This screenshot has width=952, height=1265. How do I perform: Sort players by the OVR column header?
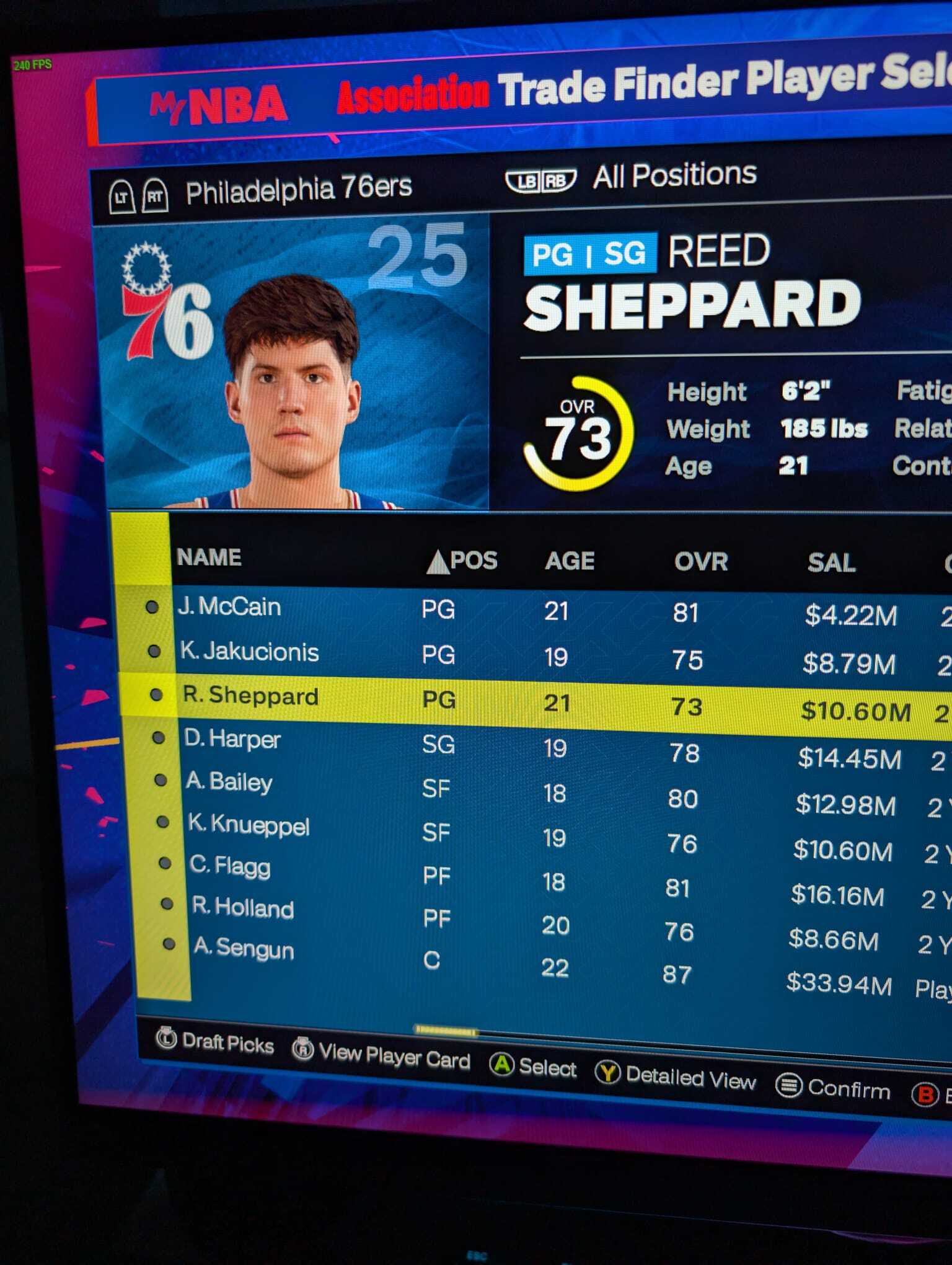(x=701, y=562)
